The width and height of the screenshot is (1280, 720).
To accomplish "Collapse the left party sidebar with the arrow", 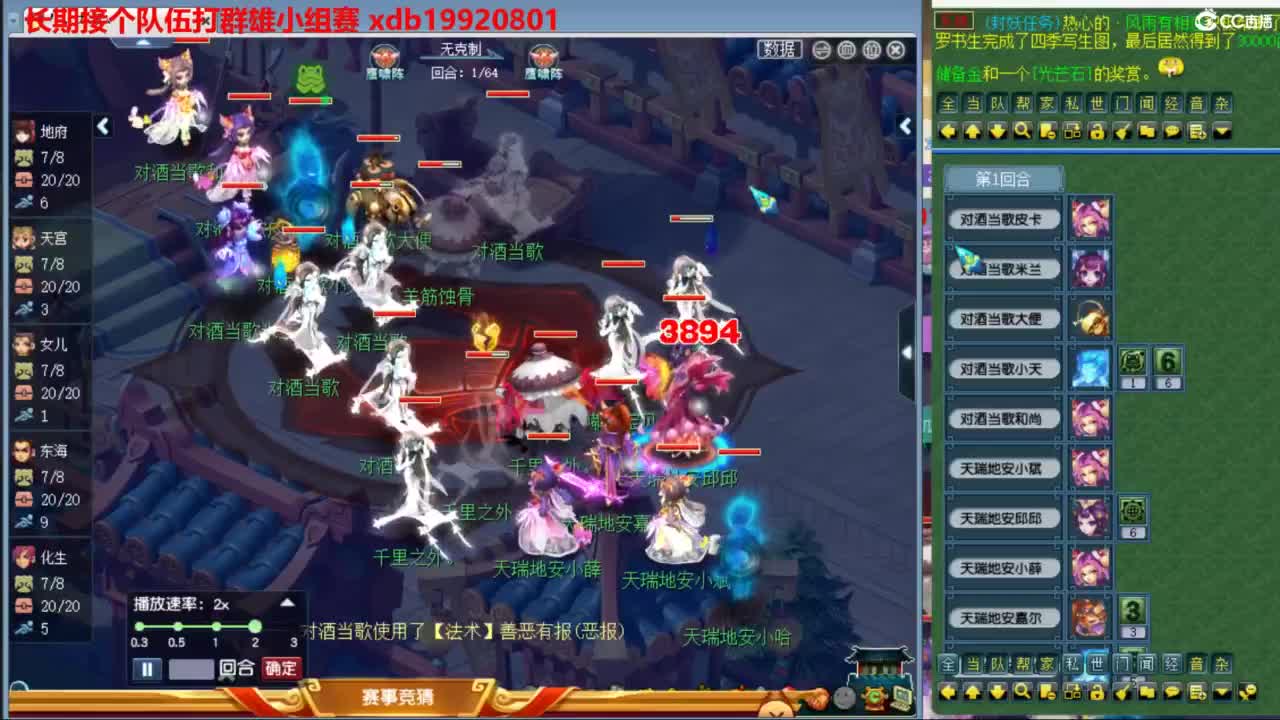I will [x=103, y=127].
